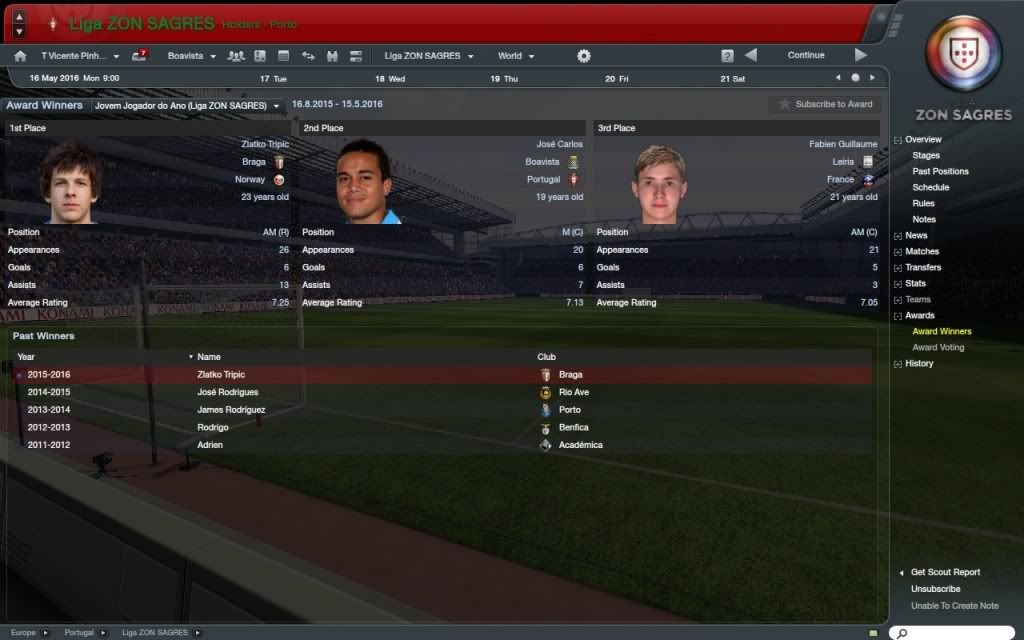Open the News section
Image resolution: width=1024 pixels, height=640 pixels.
tap(916, 236)
